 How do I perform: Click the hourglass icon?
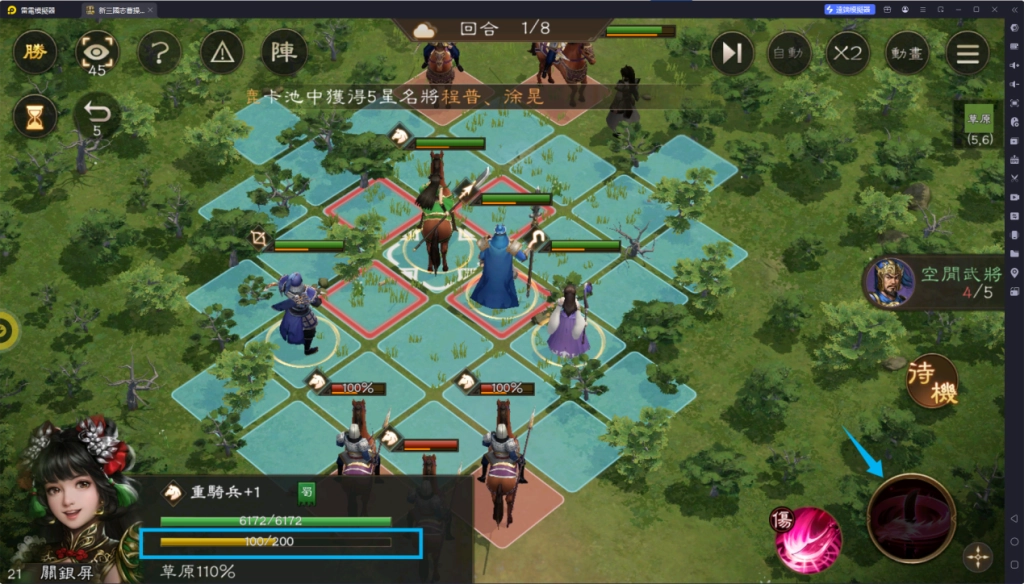click(x=35, y=117)
